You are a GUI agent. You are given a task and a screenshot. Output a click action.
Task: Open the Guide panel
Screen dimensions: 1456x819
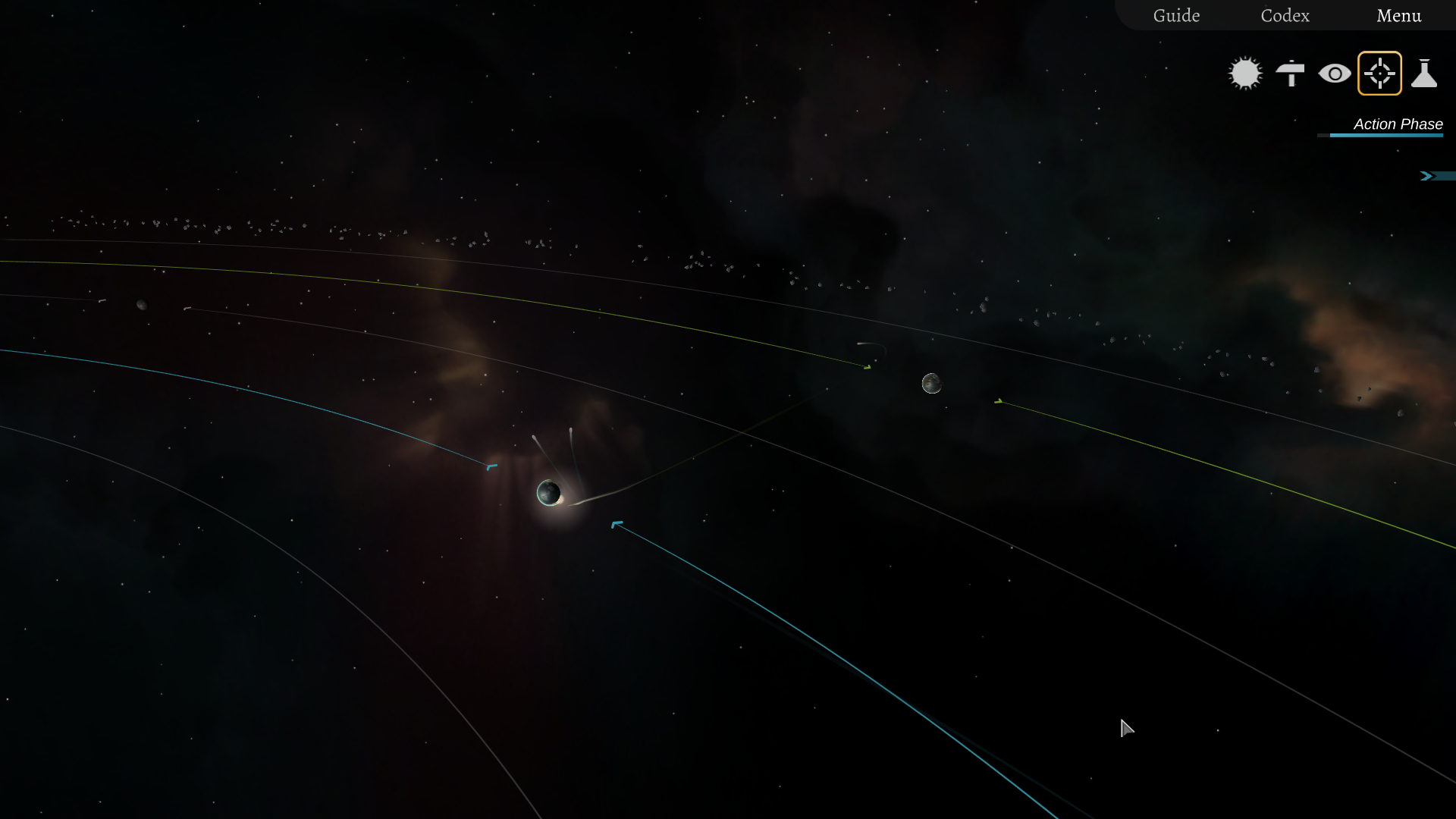point(1176,16)
